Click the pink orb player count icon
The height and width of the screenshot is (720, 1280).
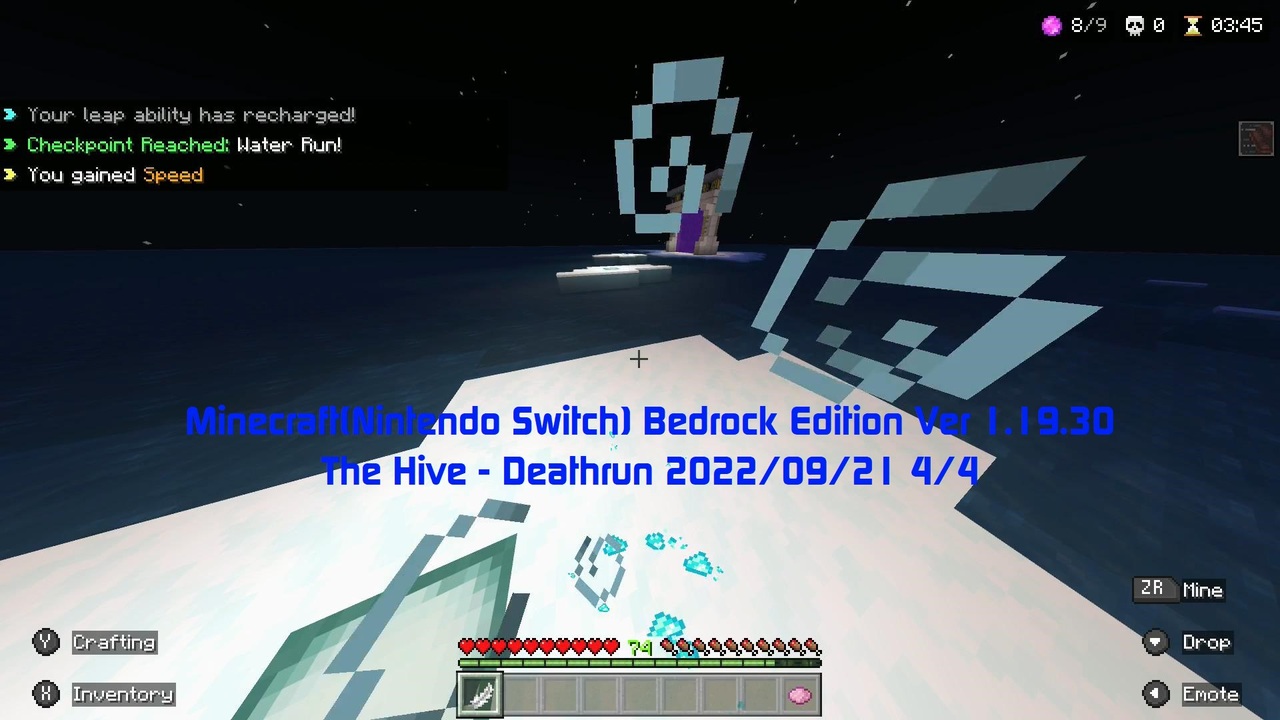click(x=1052, y=25)
